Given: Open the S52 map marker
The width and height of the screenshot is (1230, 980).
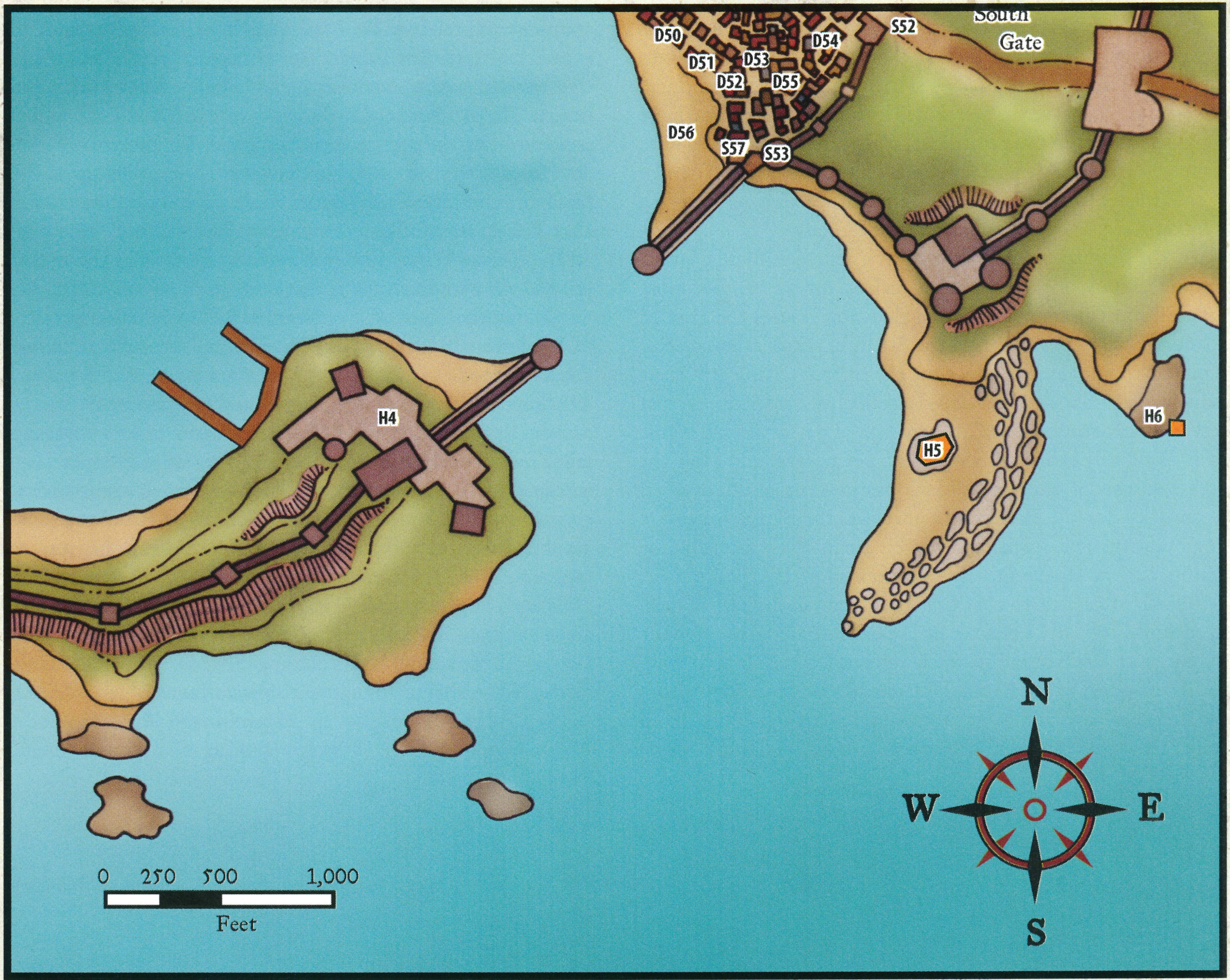Looking at the screenshot, I should [903, 26].
